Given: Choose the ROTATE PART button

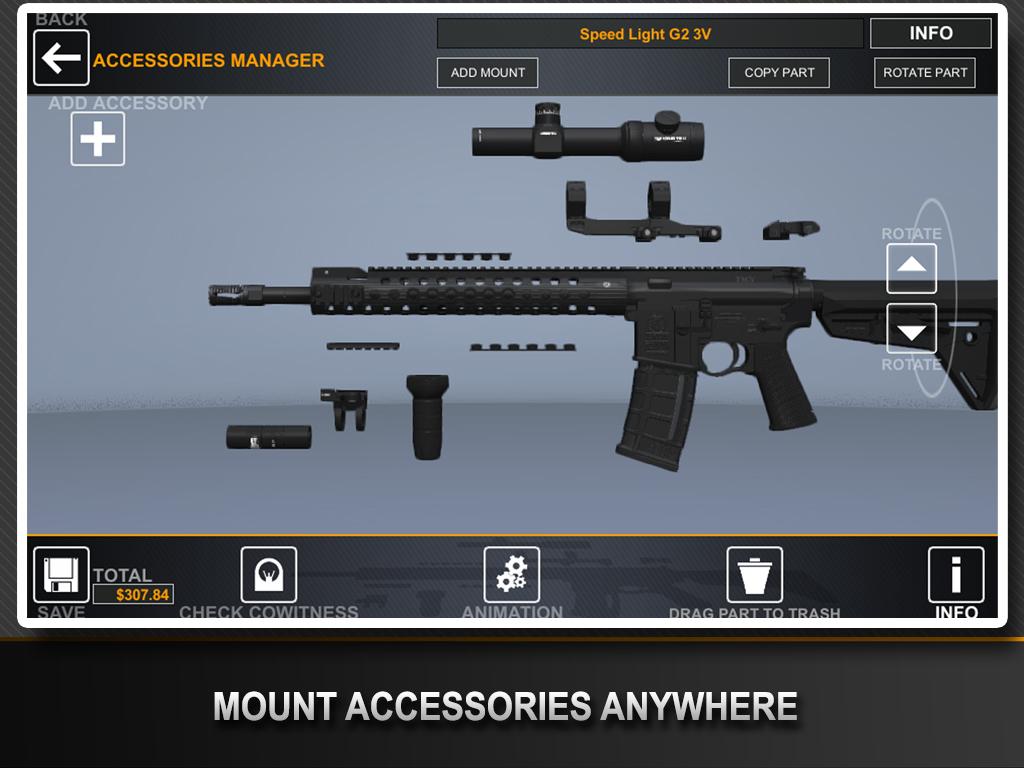Looking at the screenshot, I should (925, 73).
